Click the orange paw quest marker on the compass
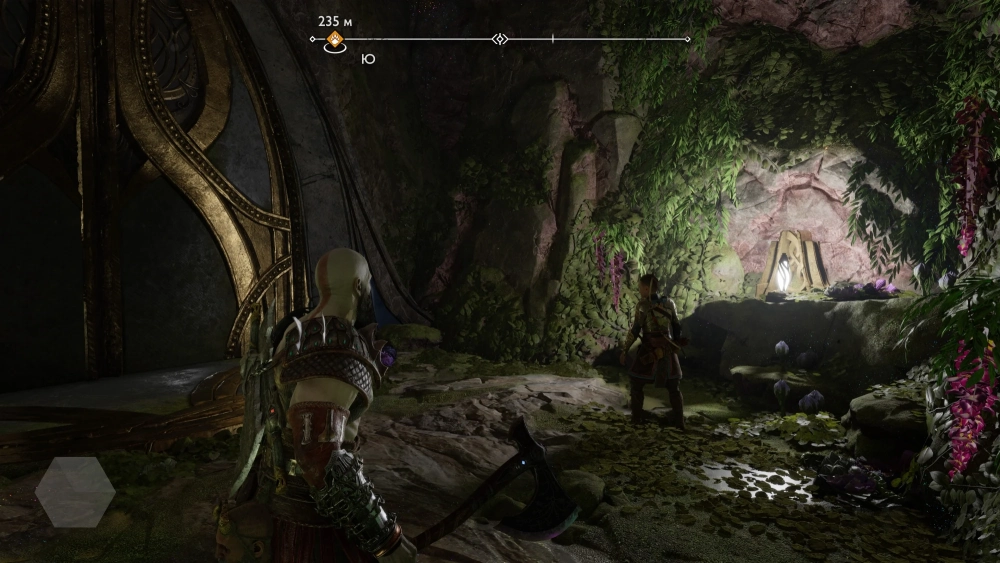This screenshot has width=1000, height=563. coord(336,40)
